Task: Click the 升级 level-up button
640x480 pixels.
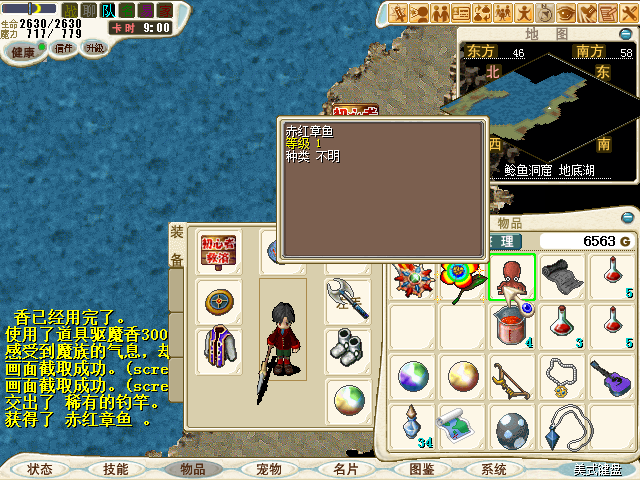Action: (94, 48)
